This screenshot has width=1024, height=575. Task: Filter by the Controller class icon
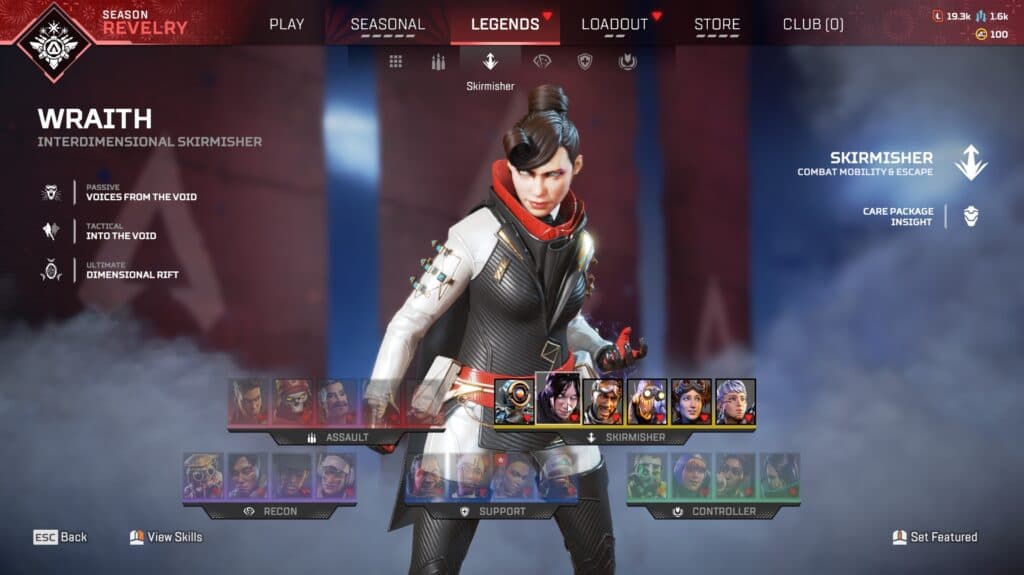point(627,62)
